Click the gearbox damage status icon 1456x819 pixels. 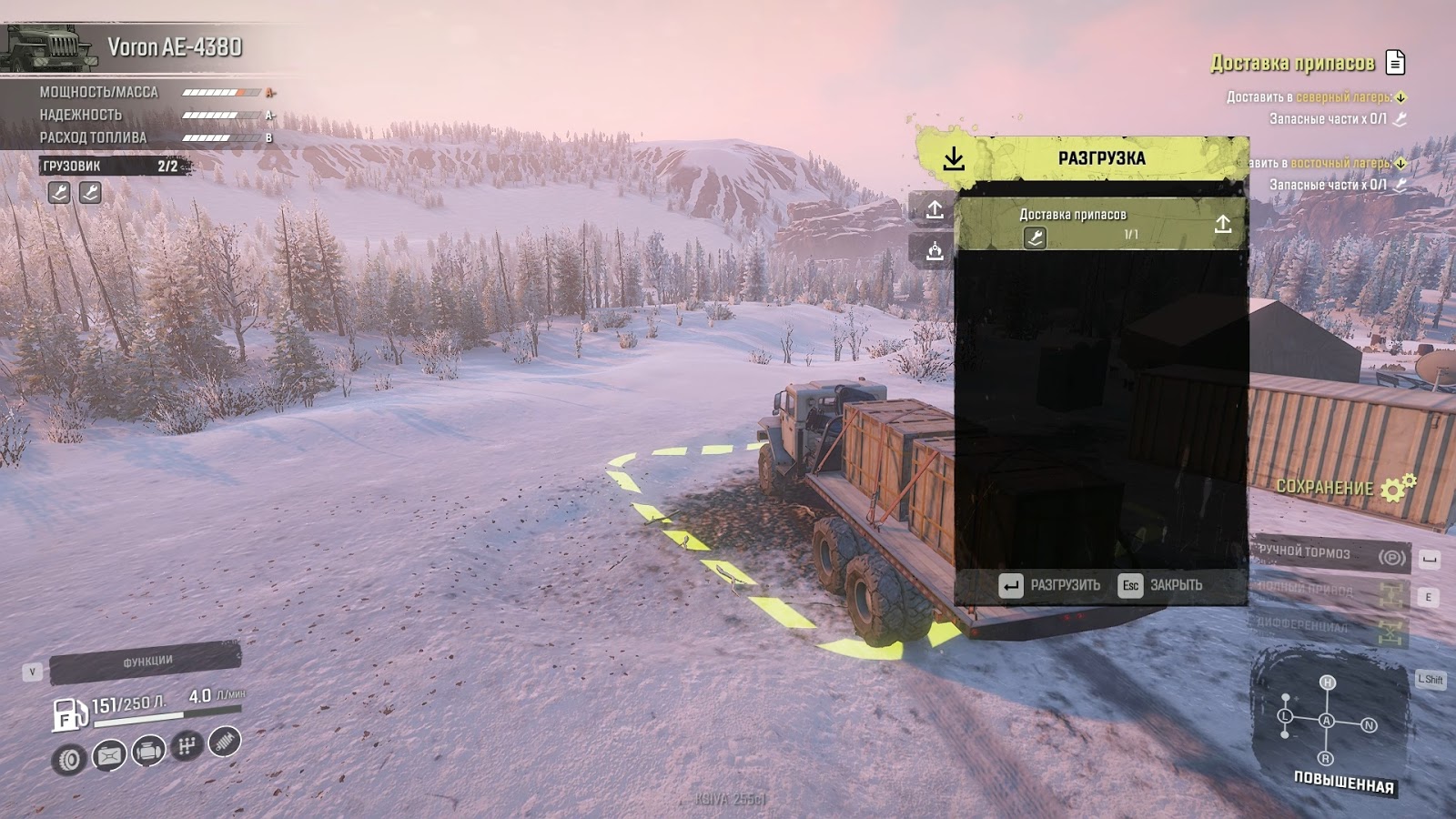(x=187, y=746)
